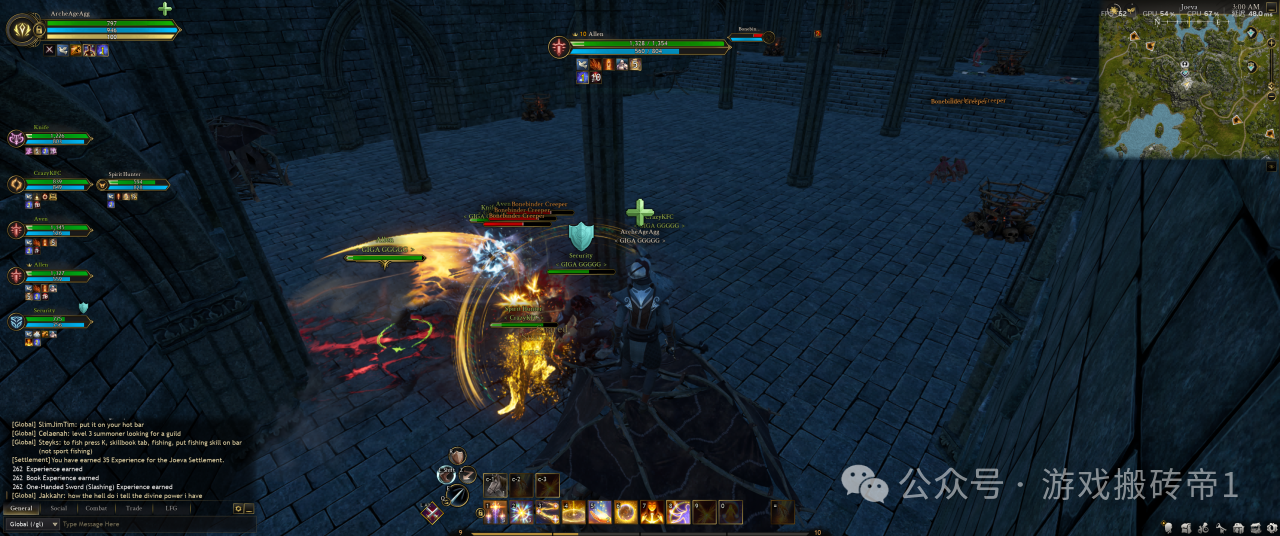
Task: Use the starburst skill in slot 2
Action: coord(522,513)
